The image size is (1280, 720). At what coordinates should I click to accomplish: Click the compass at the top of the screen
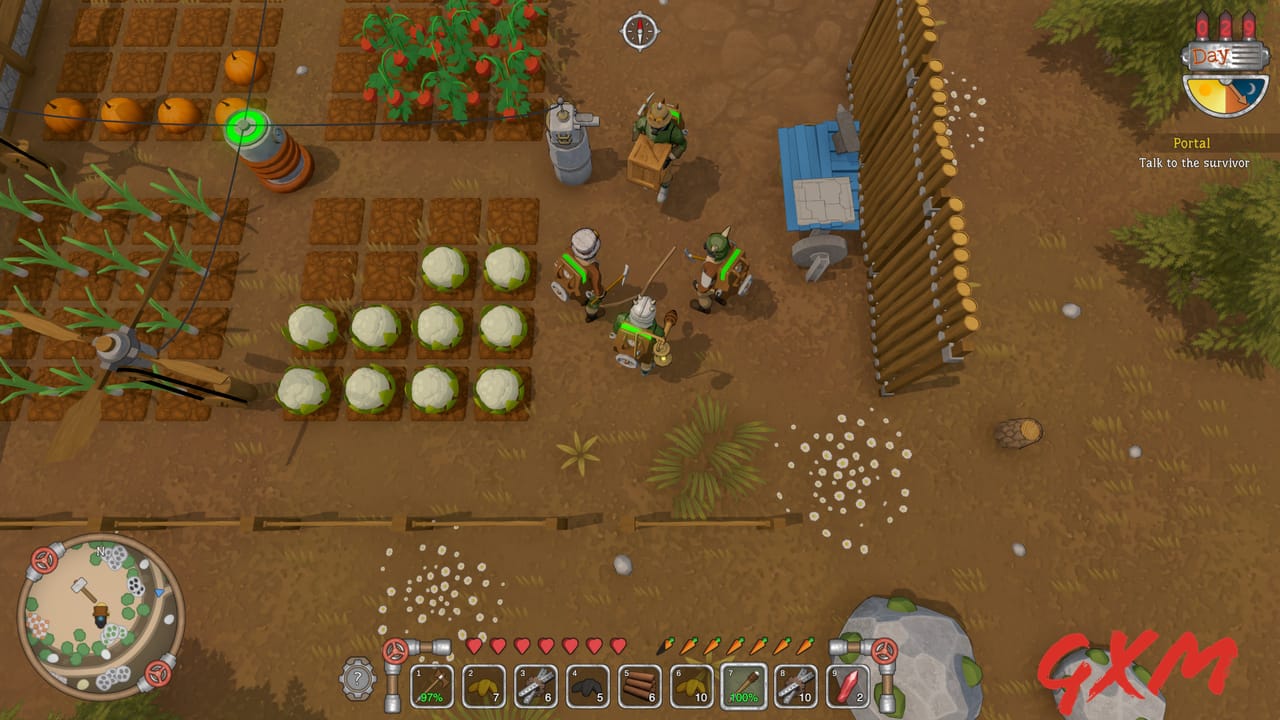click(x=638, y=31)
